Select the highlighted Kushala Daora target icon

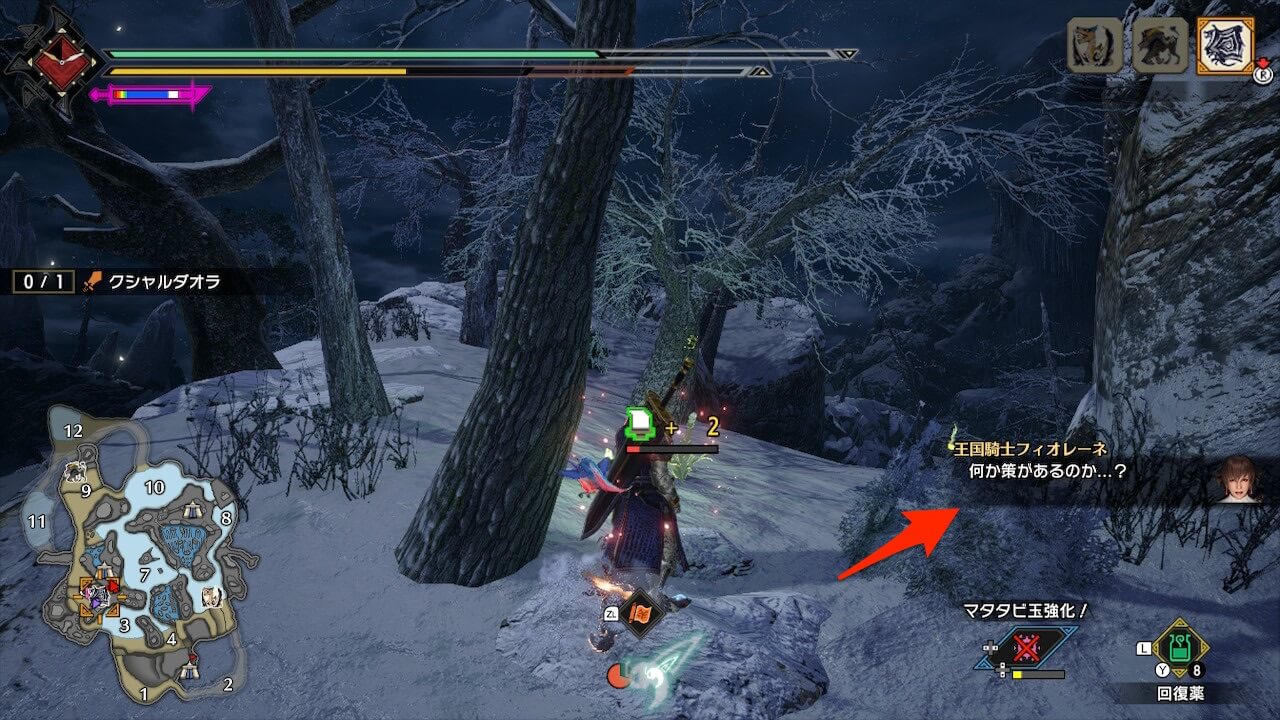pyautogui.click(x=1225, y=46)
